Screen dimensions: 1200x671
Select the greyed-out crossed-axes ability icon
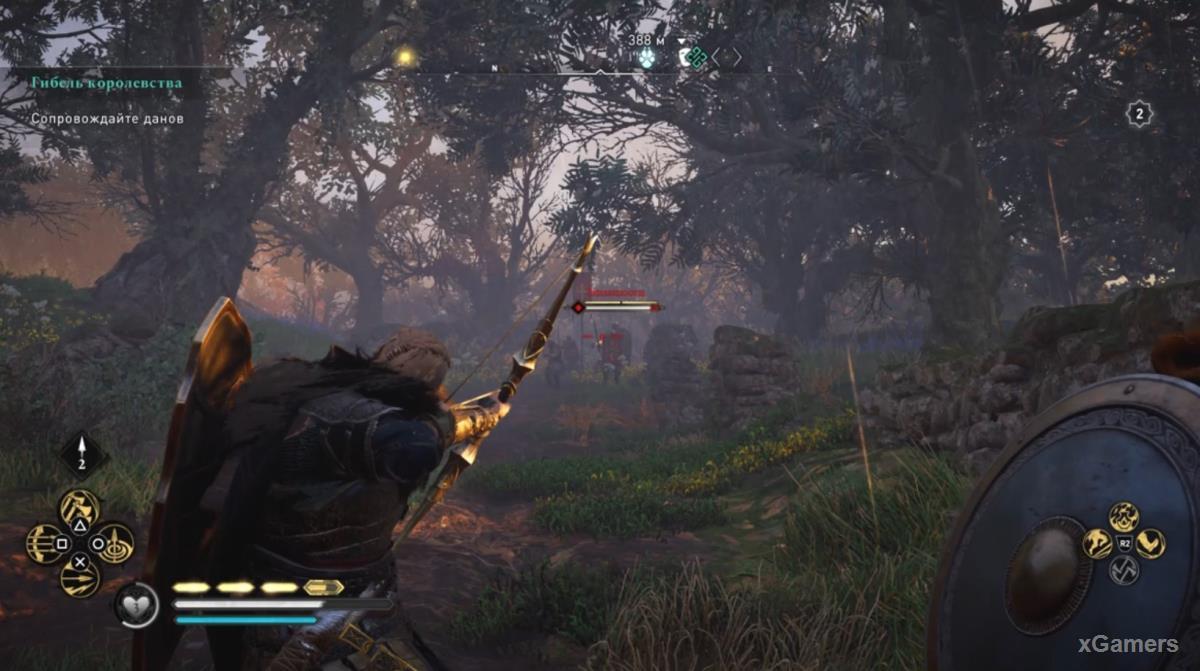(x=1124, y=570)
